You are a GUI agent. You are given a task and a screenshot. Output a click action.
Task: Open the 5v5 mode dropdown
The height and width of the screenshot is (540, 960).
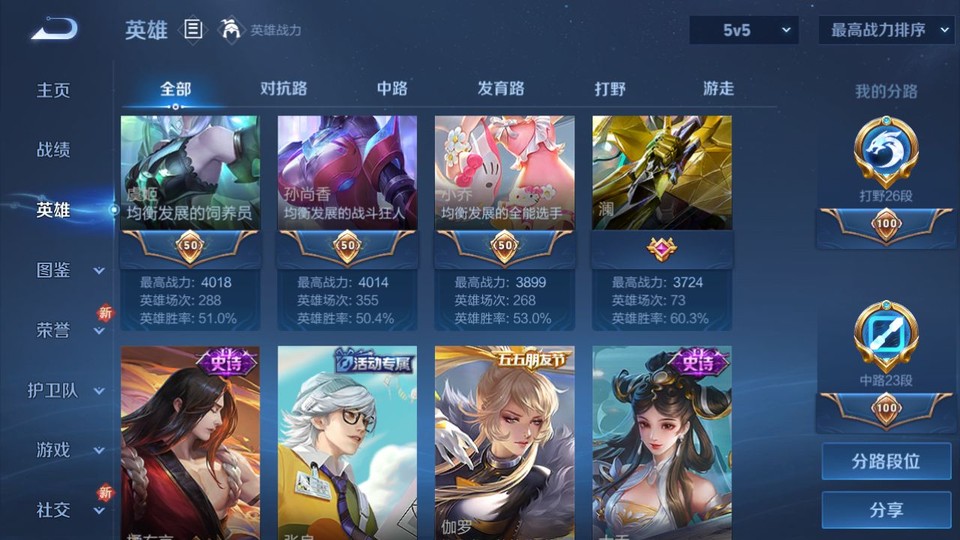pos(743,30)
